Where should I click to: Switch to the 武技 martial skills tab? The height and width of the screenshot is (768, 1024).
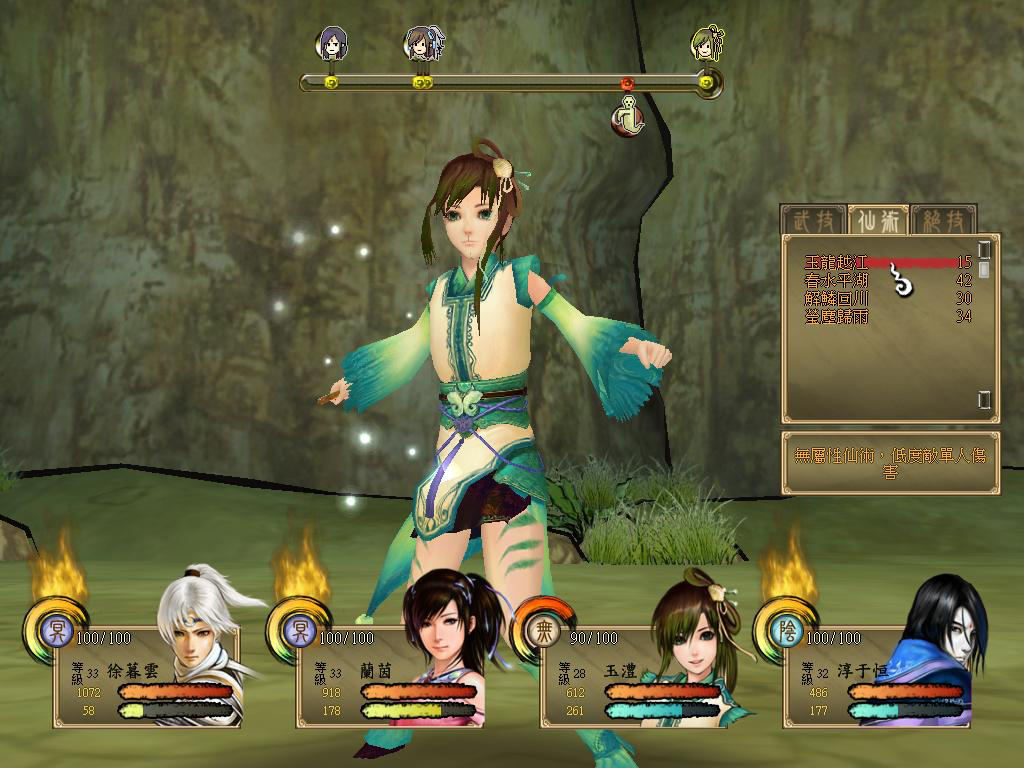tap(811, 219)
